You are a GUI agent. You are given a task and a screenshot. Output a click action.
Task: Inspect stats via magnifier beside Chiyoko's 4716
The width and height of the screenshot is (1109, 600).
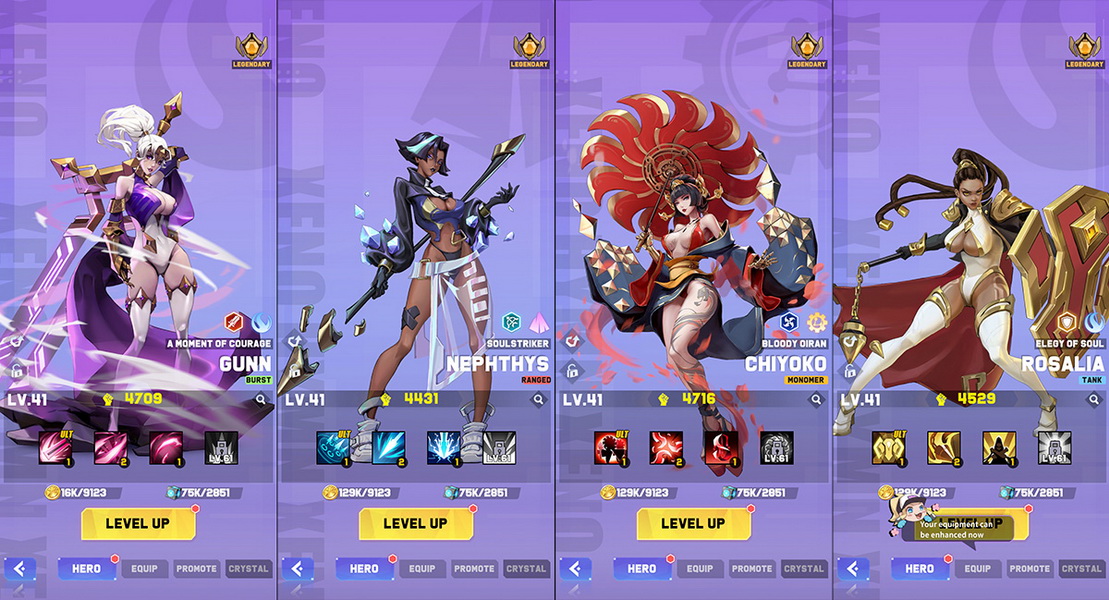click(816, 400)
